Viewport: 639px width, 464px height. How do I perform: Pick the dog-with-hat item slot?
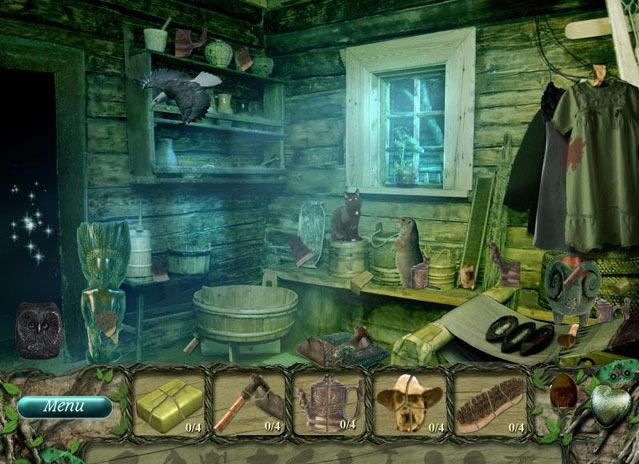click(409, 403)
